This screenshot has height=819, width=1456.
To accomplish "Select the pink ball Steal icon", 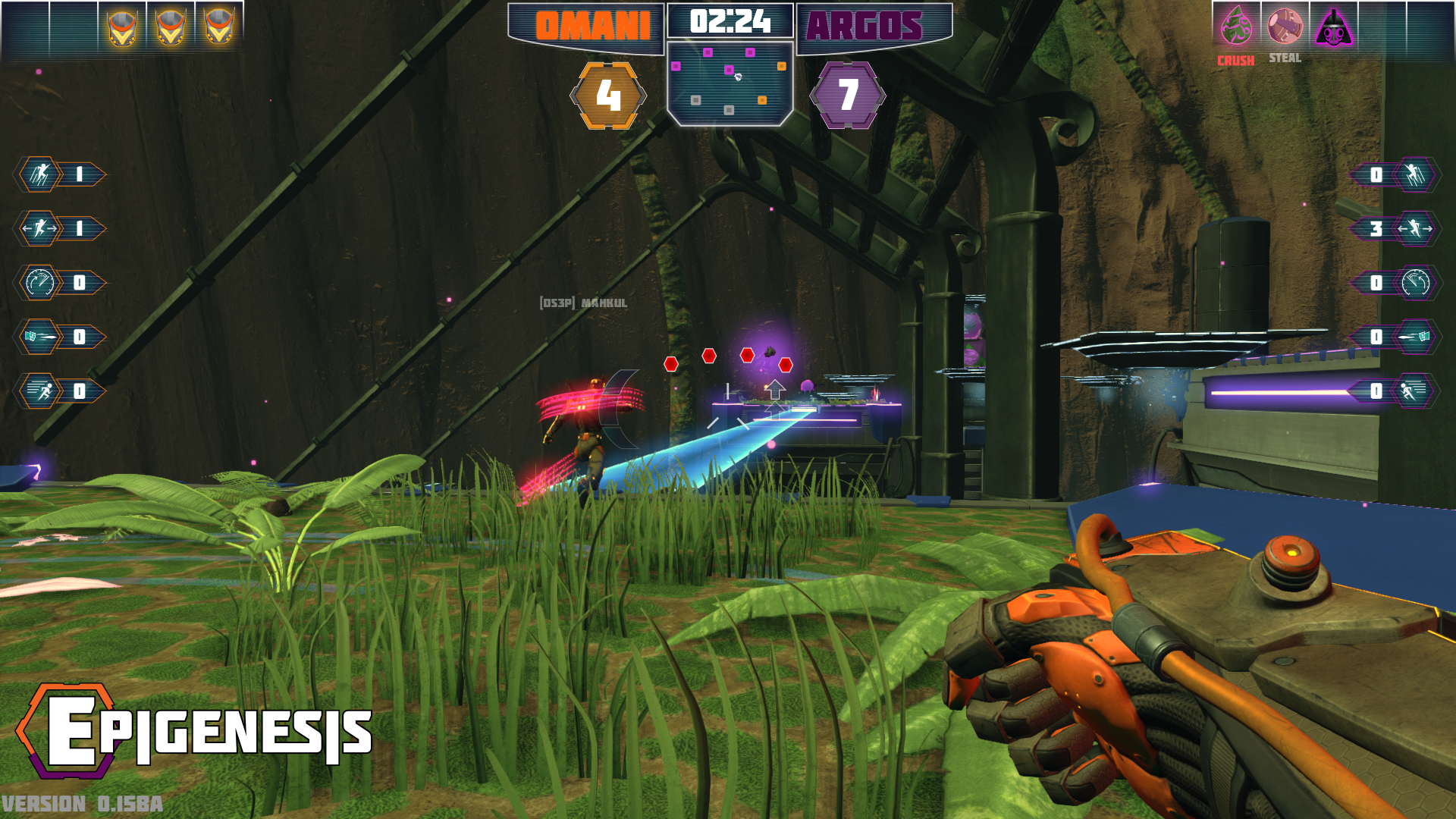I will [x=1285, y=26].
